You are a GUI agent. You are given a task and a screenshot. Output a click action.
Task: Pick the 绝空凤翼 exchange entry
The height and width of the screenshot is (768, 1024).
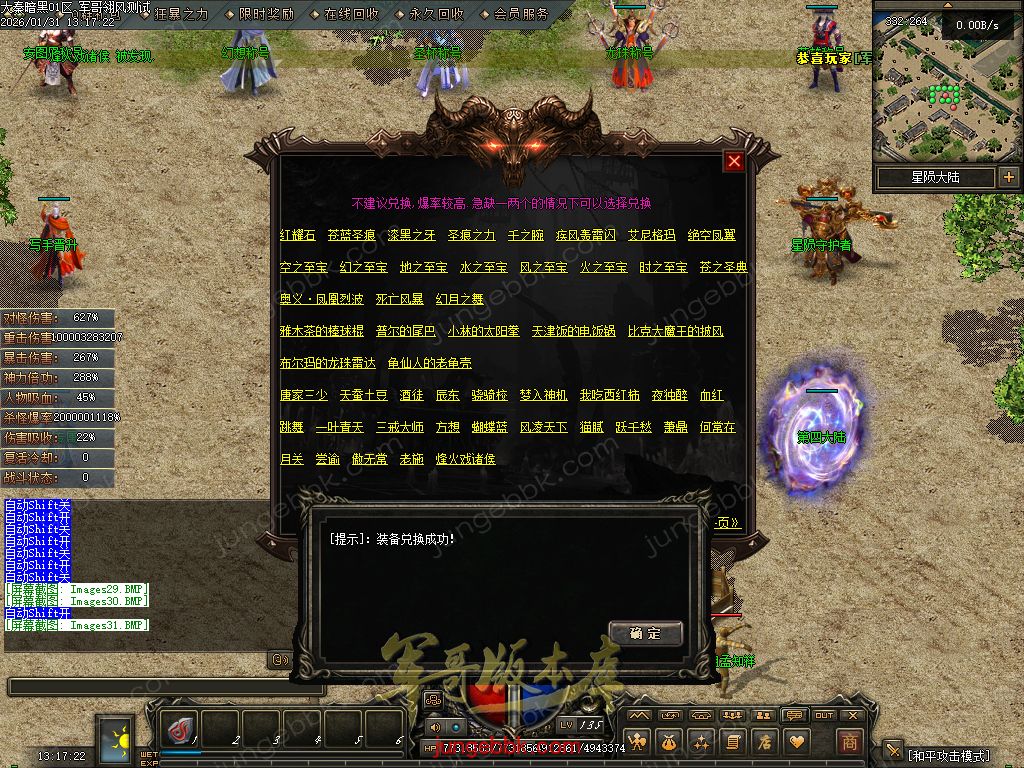711,235
